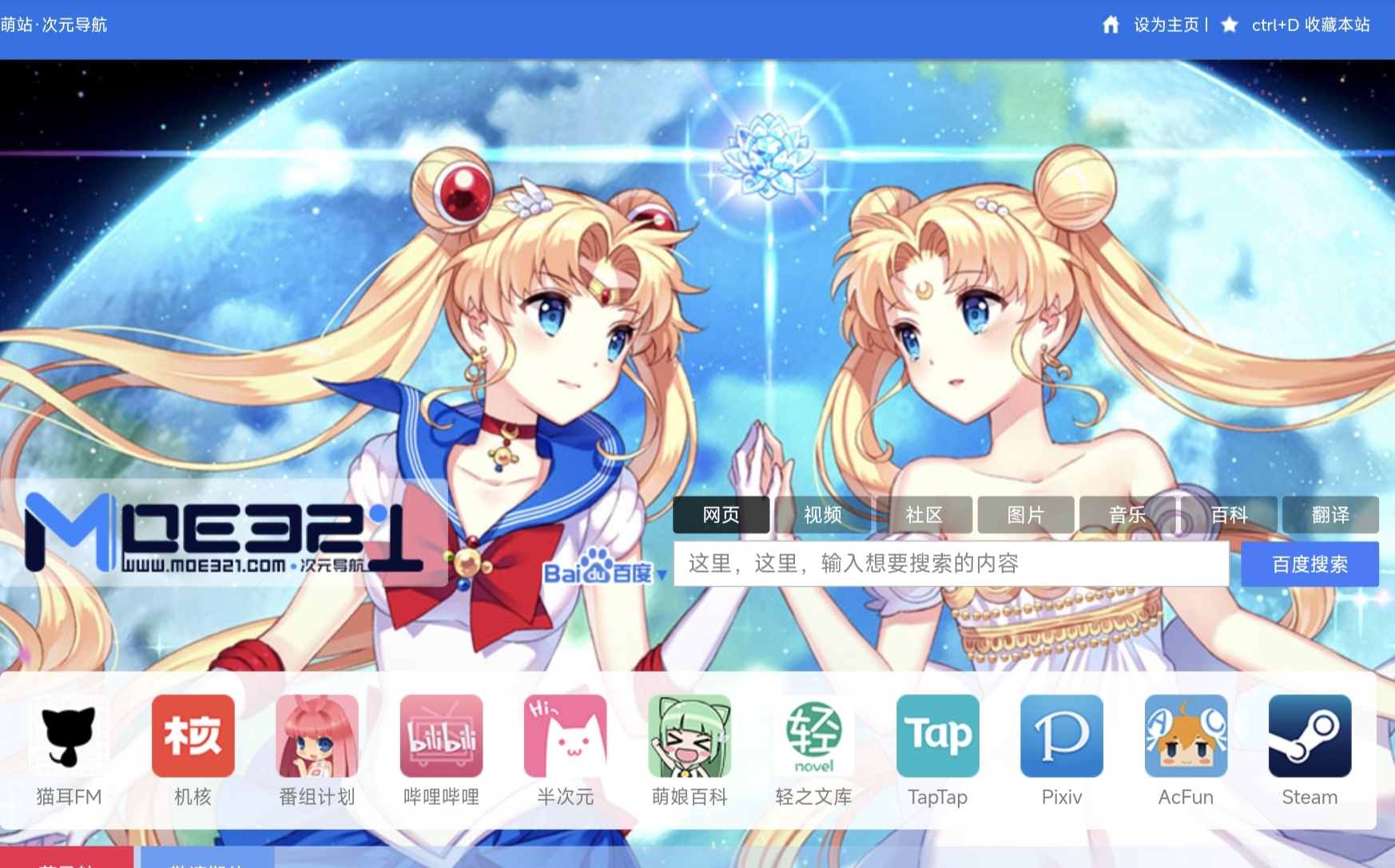Viewport: 1395px width, 868px height.
Task: Visit the 机核 site icon
Action: coord(193,736)
